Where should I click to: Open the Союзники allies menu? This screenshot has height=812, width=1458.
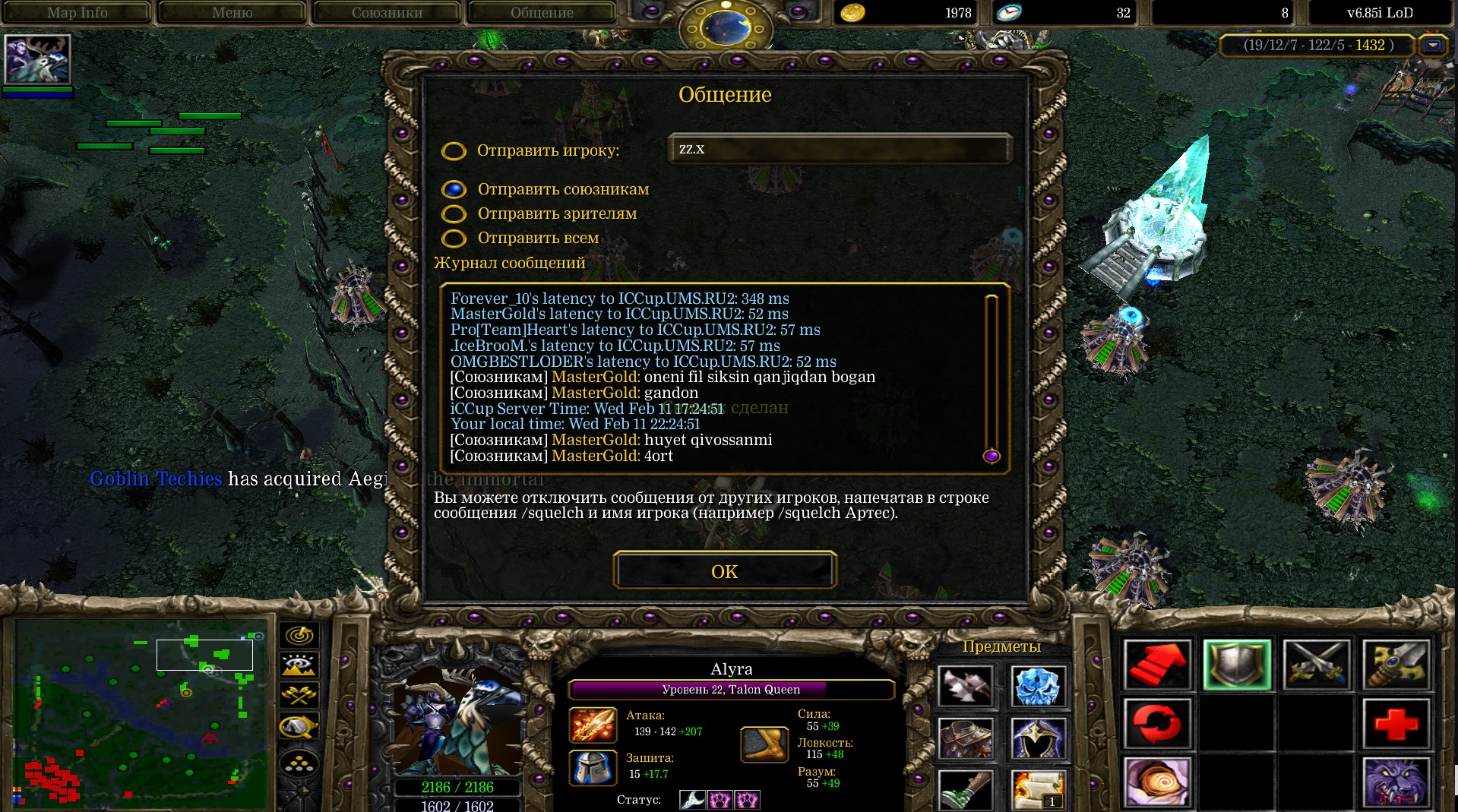pos(387,12)
